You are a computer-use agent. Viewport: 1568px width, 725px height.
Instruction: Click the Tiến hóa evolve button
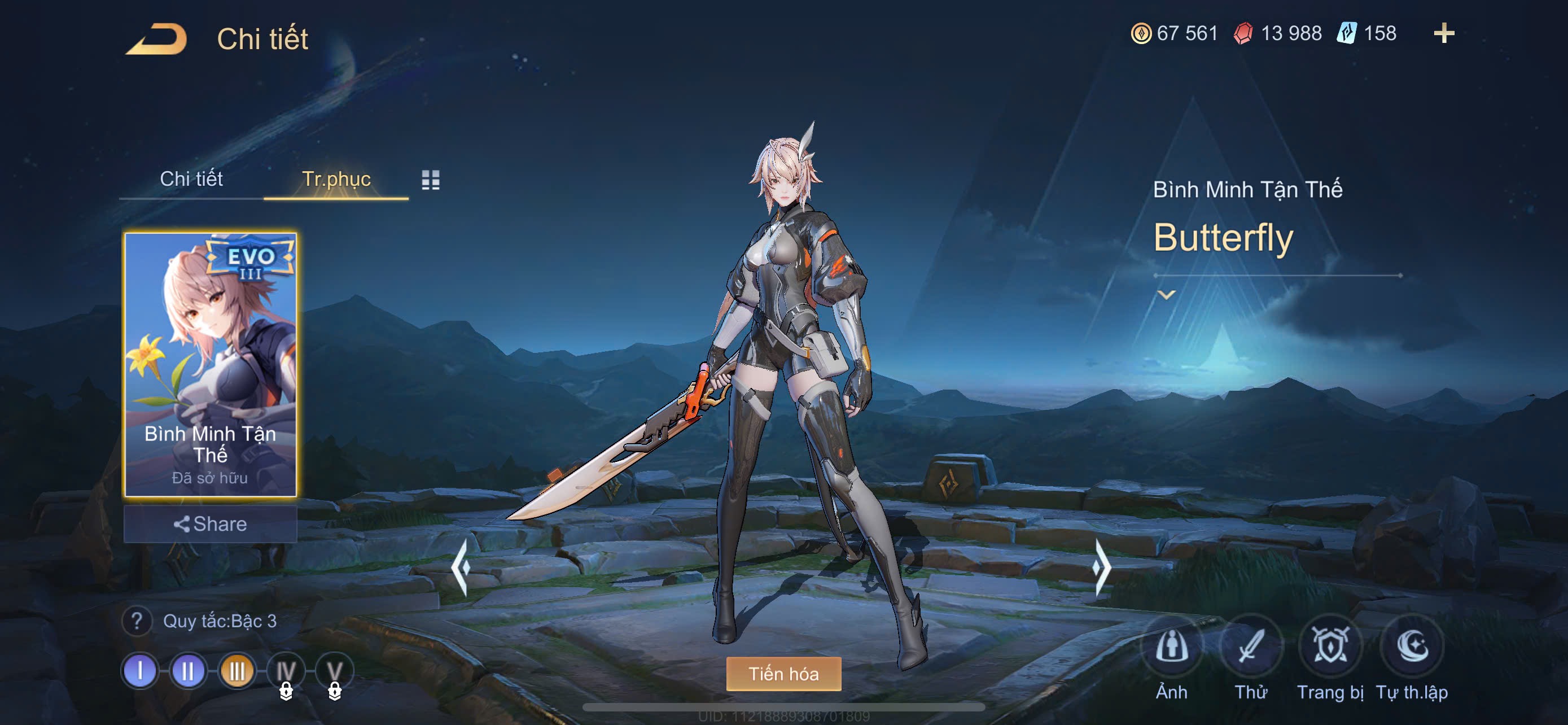(783, 674)
